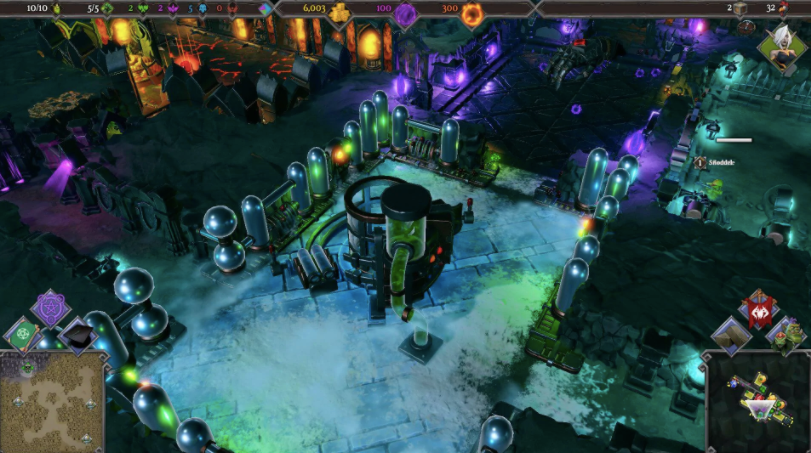Viewport: 811px width, 453px height.
Task: Open the graduation cap research menu
Action: 78,336
